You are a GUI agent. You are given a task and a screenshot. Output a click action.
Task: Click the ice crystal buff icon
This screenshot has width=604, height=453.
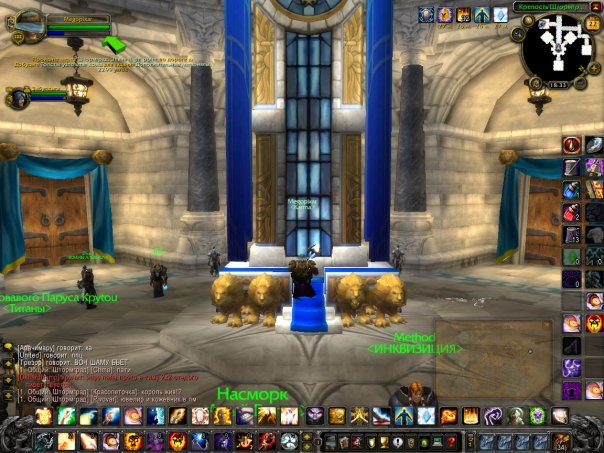499,14
